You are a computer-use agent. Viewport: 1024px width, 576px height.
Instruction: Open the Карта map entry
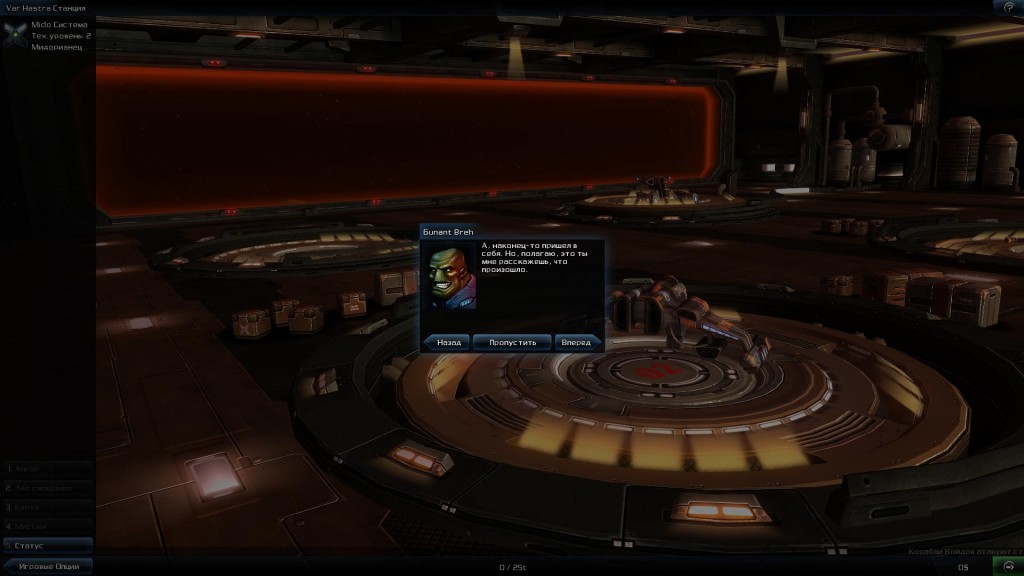pos(47,507)
